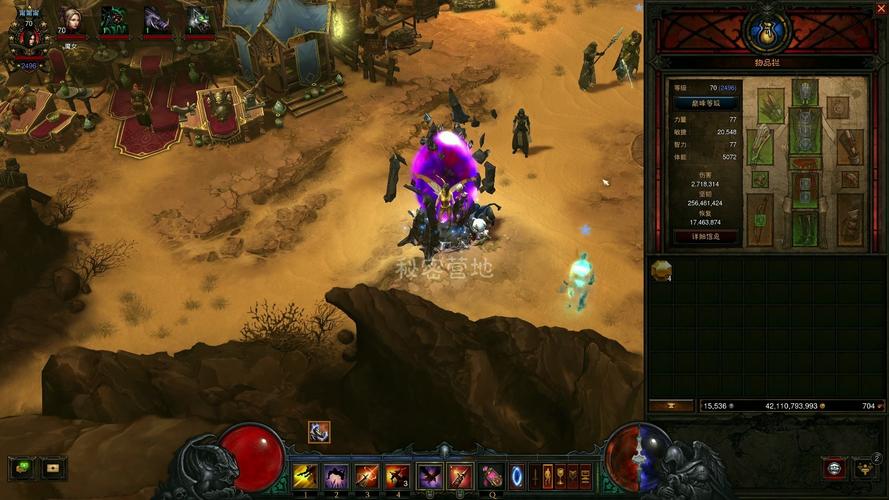Select the equipped helmet slot
Screen dimensions: 889x500
tap(805, 92)
